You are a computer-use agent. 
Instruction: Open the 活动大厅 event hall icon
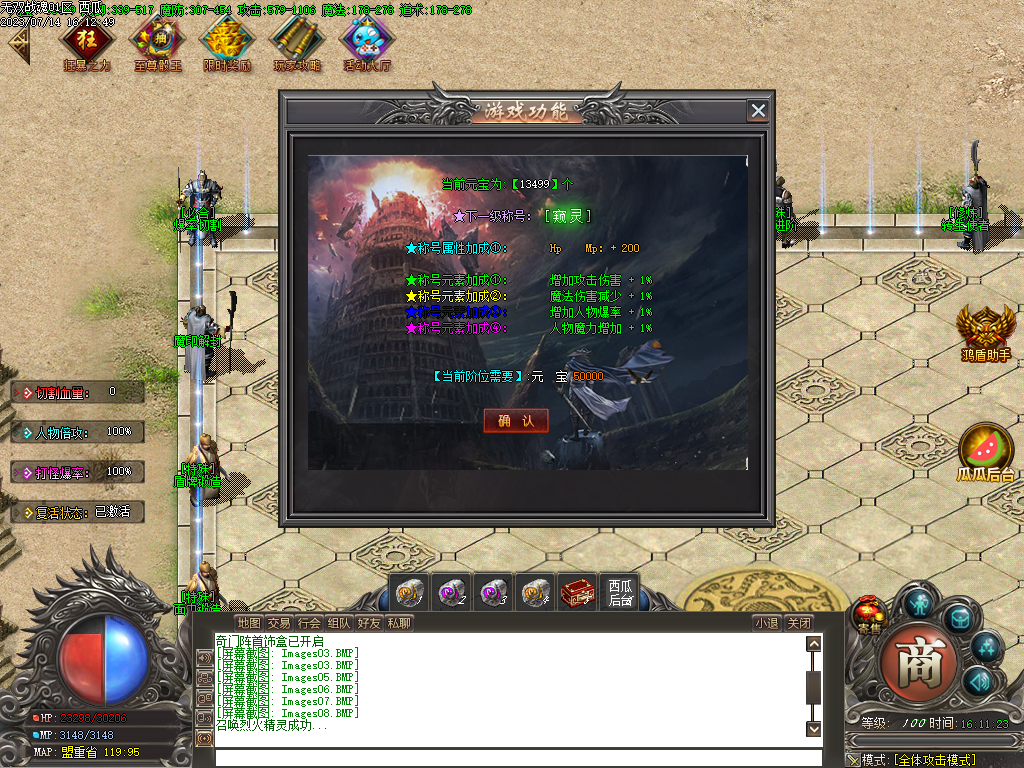[367, 39]
